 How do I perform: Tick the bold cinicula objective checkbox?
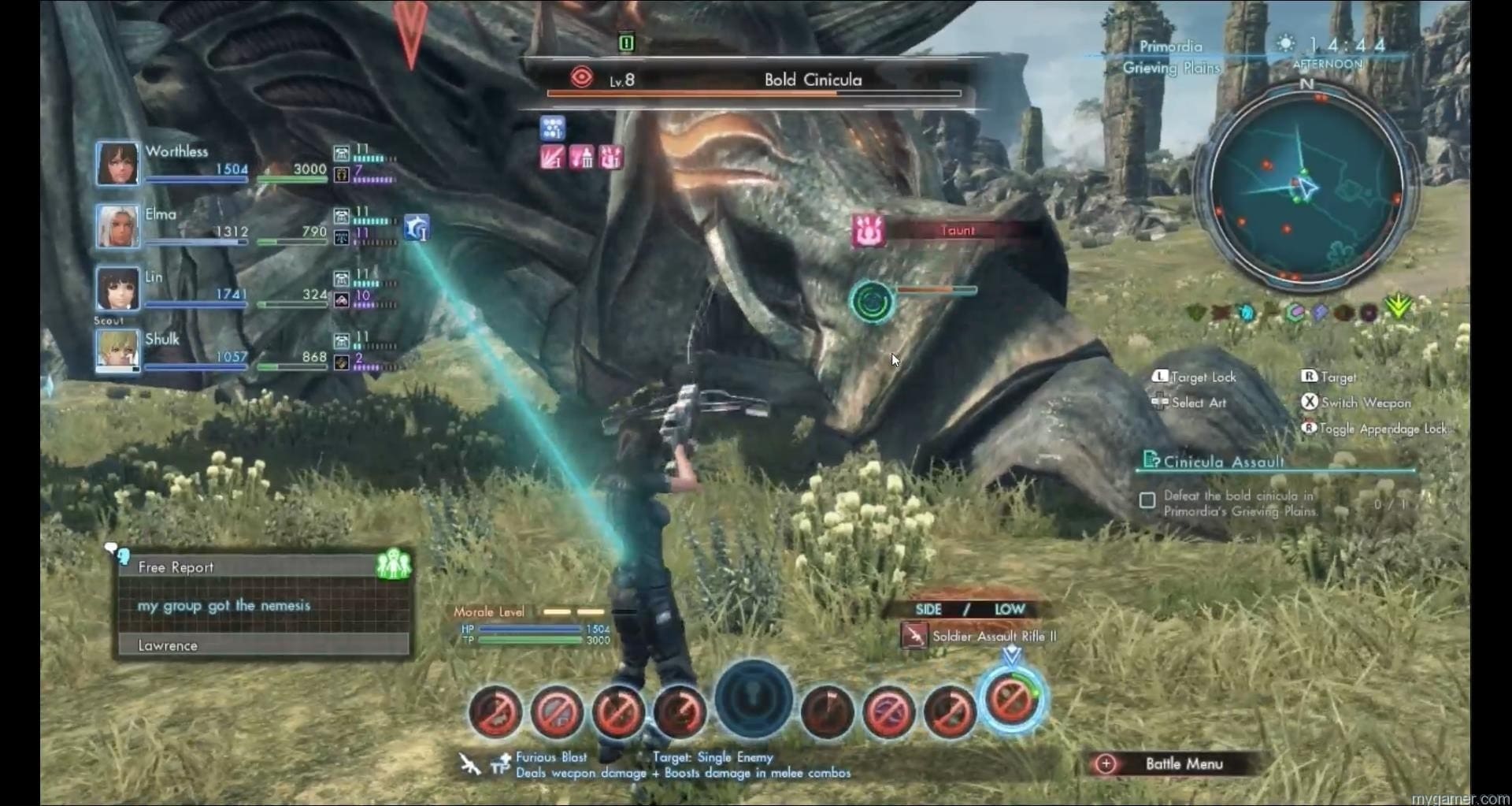click(1147, 500)
